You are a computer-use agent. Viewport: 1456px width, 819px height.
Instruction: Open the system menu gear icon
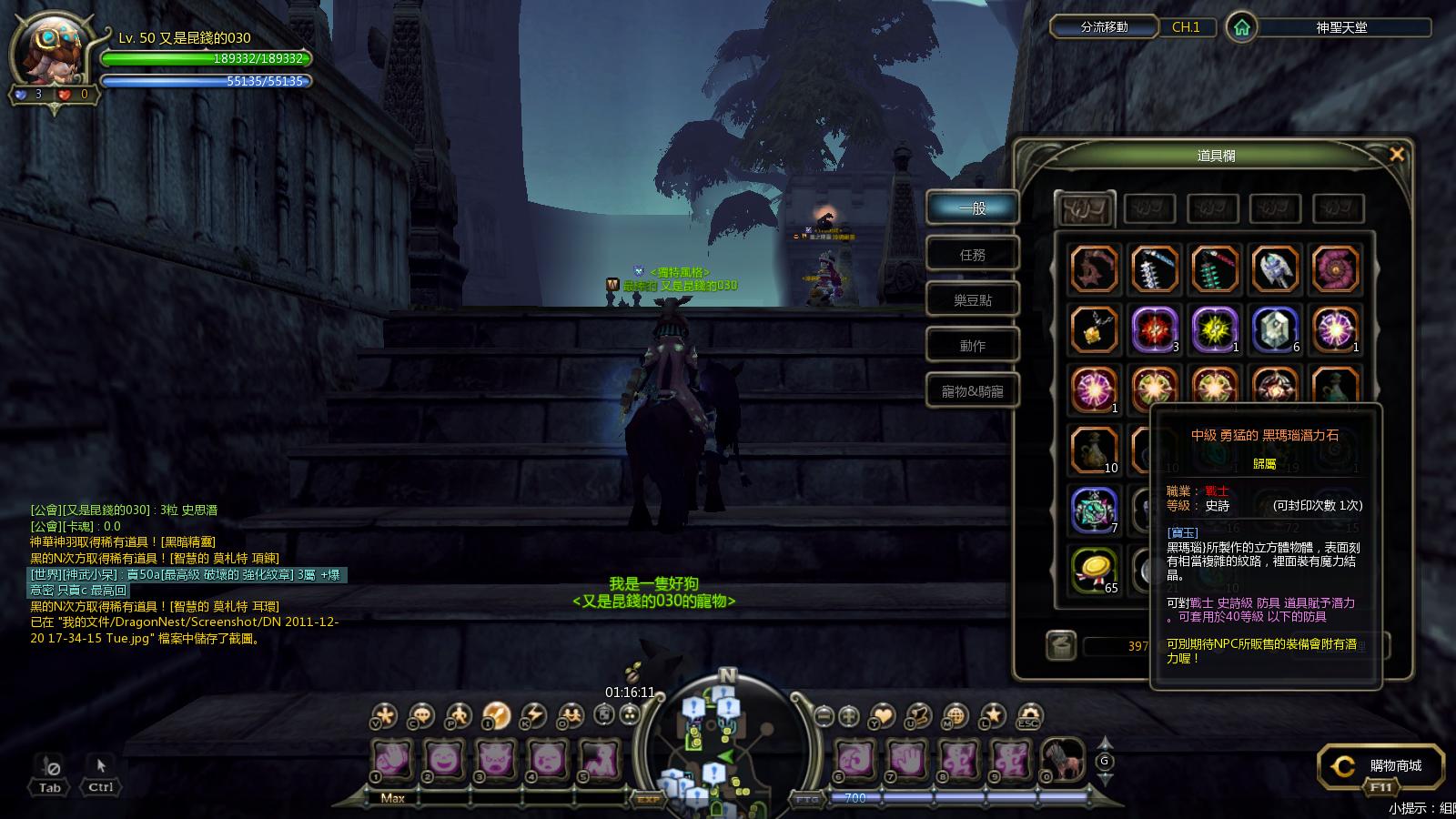click(x=1028, y=715)
